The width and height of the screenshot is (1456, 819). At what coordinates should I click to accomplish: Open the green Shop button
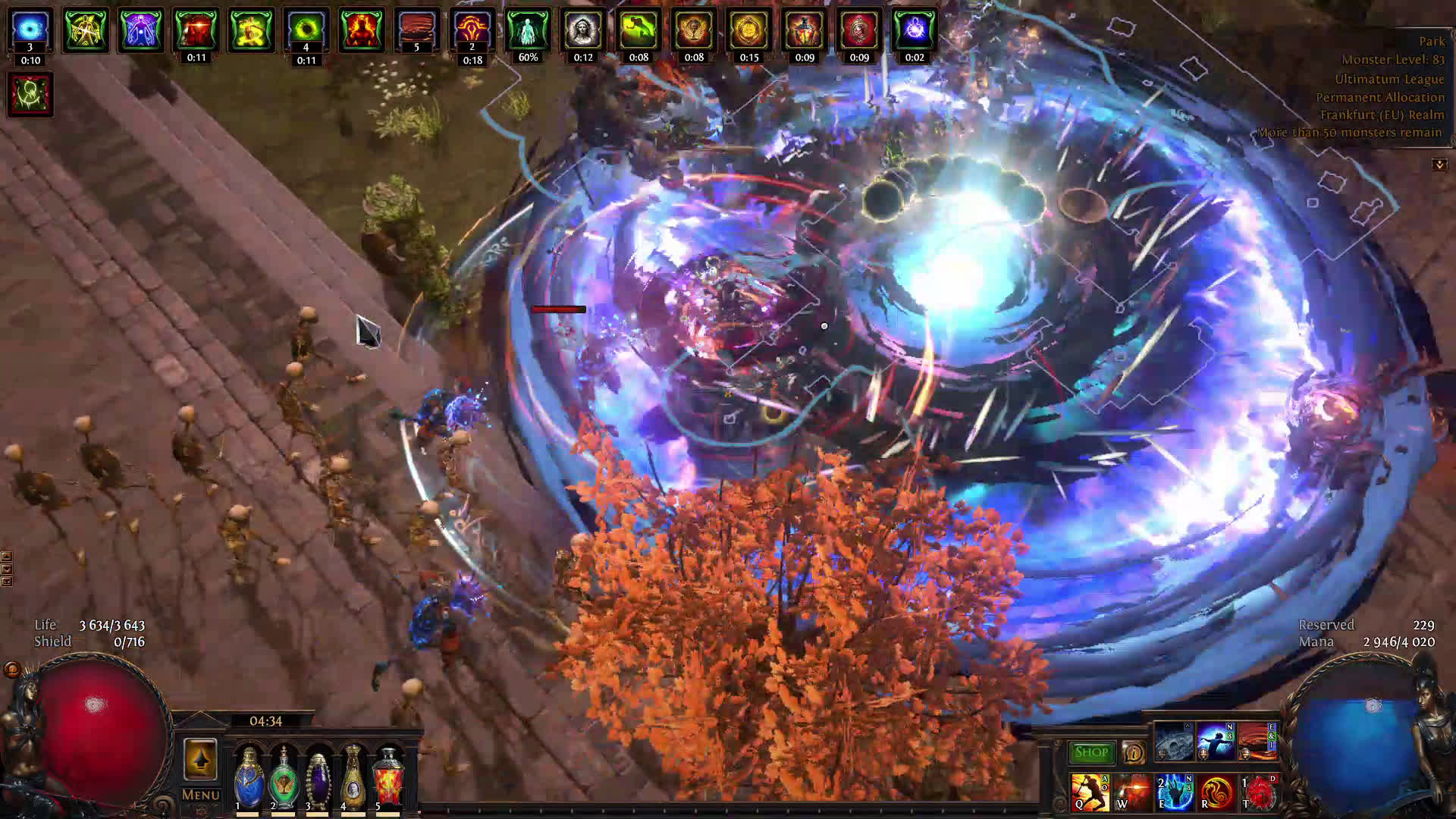click(1091, 752)
